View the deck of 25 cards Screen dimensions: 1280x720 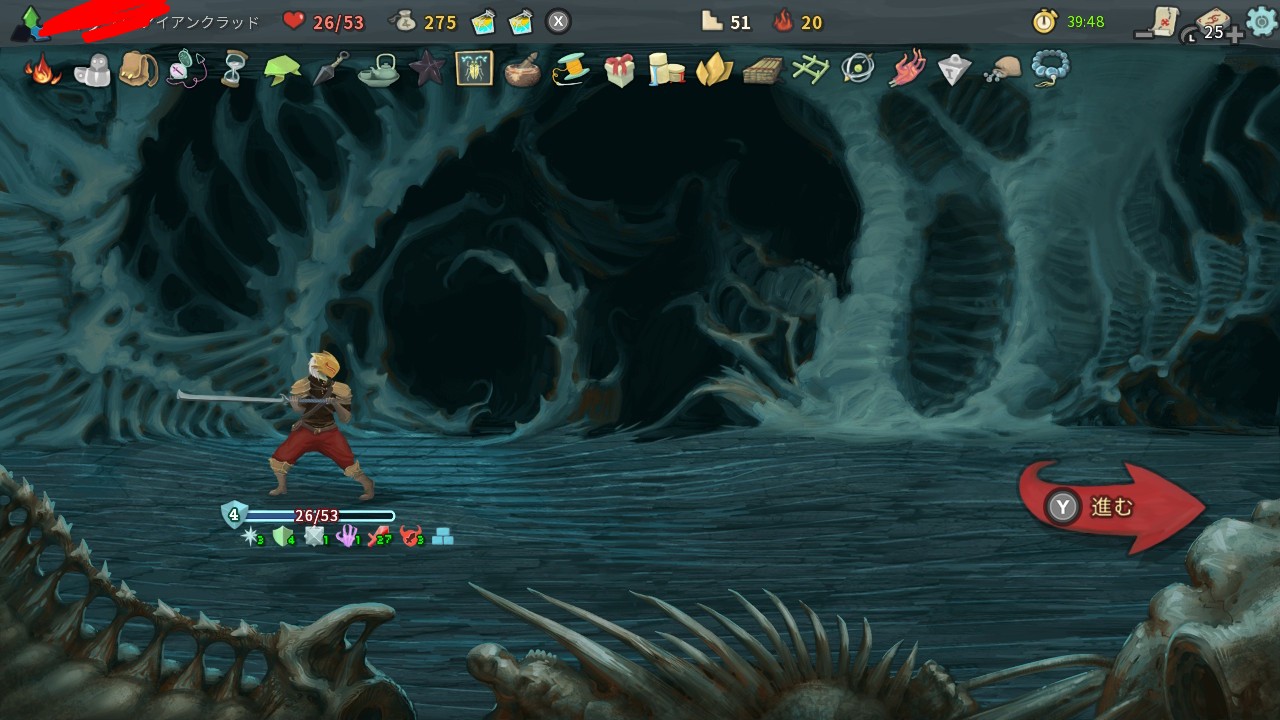point(1210,24)
